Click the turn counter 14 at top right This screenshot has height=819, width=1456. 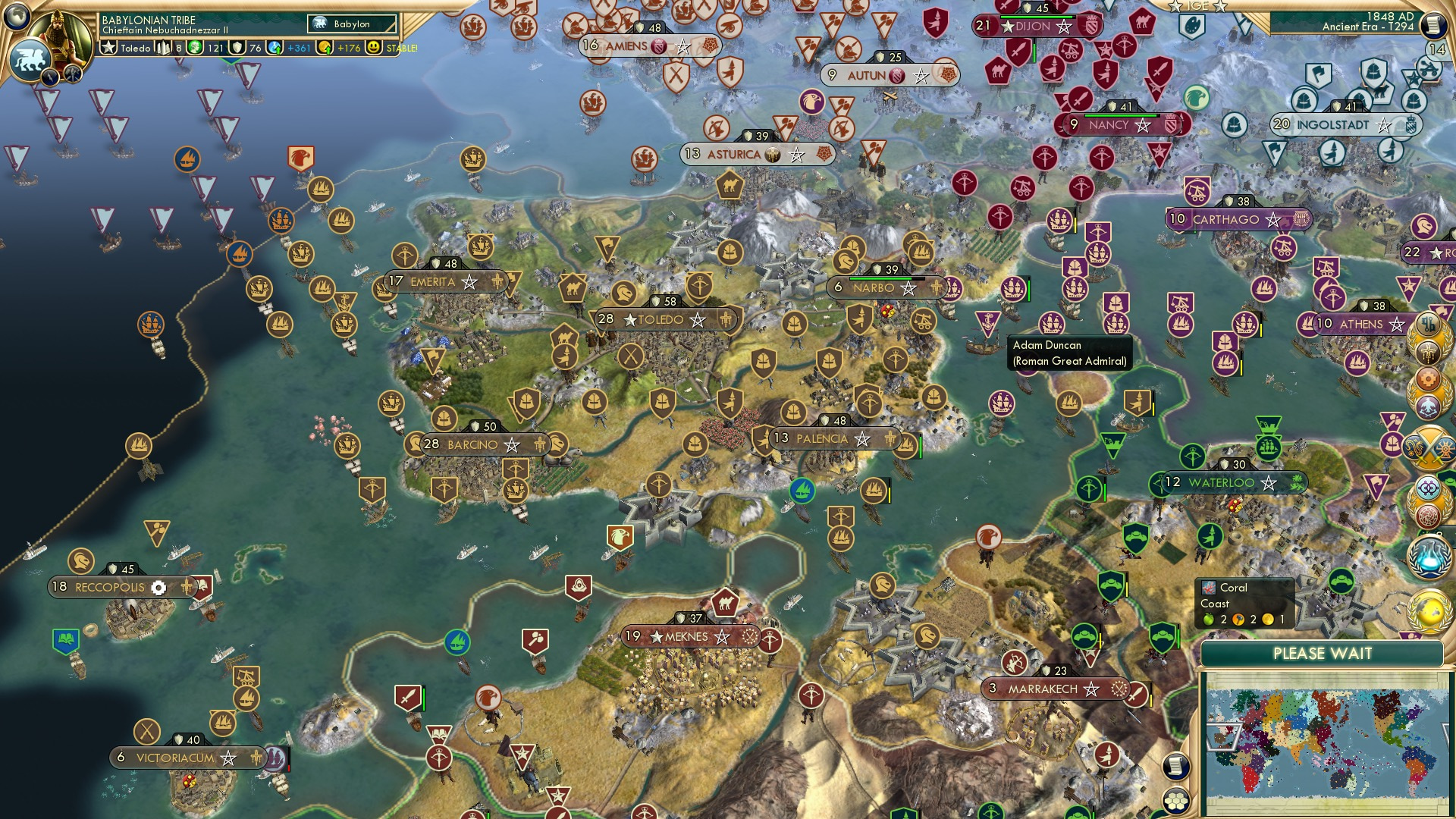click(1432, 47)
